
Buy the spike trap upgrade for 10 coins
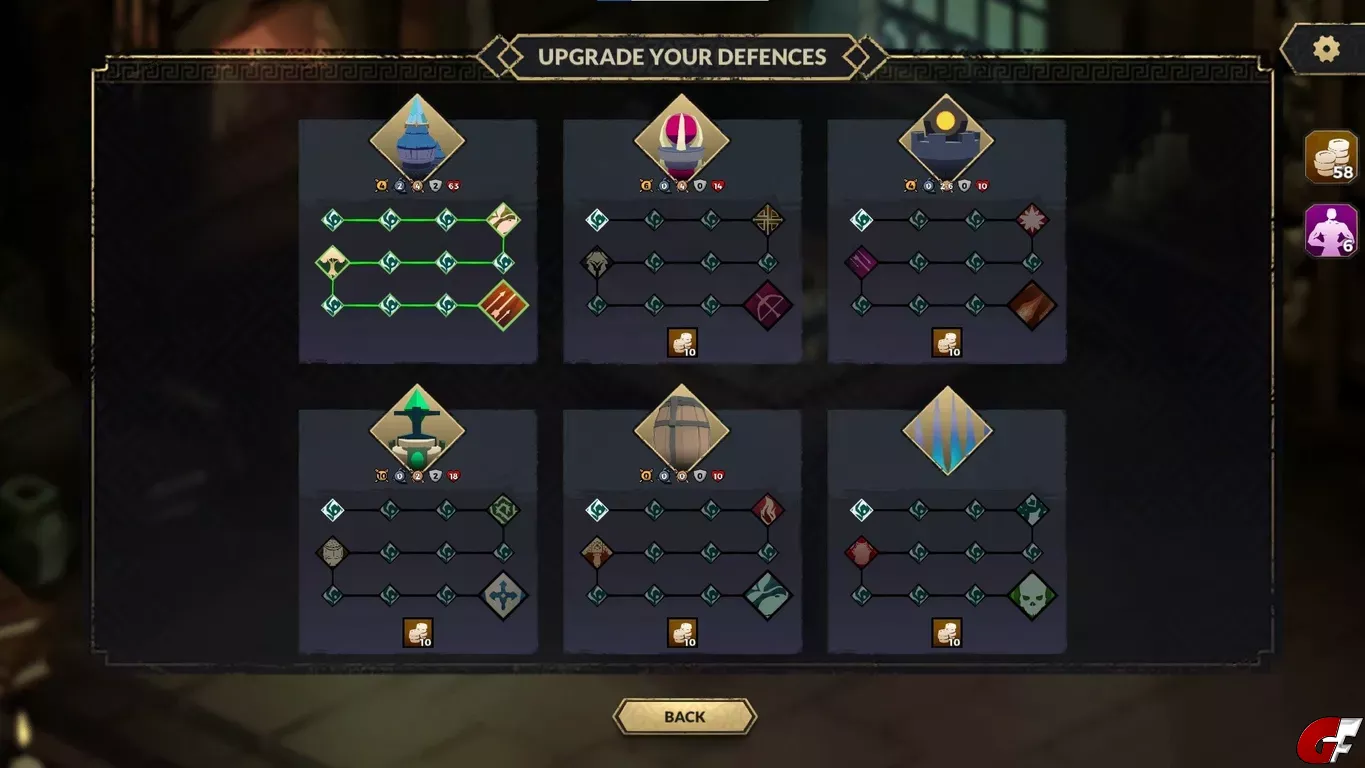point(946,633)
